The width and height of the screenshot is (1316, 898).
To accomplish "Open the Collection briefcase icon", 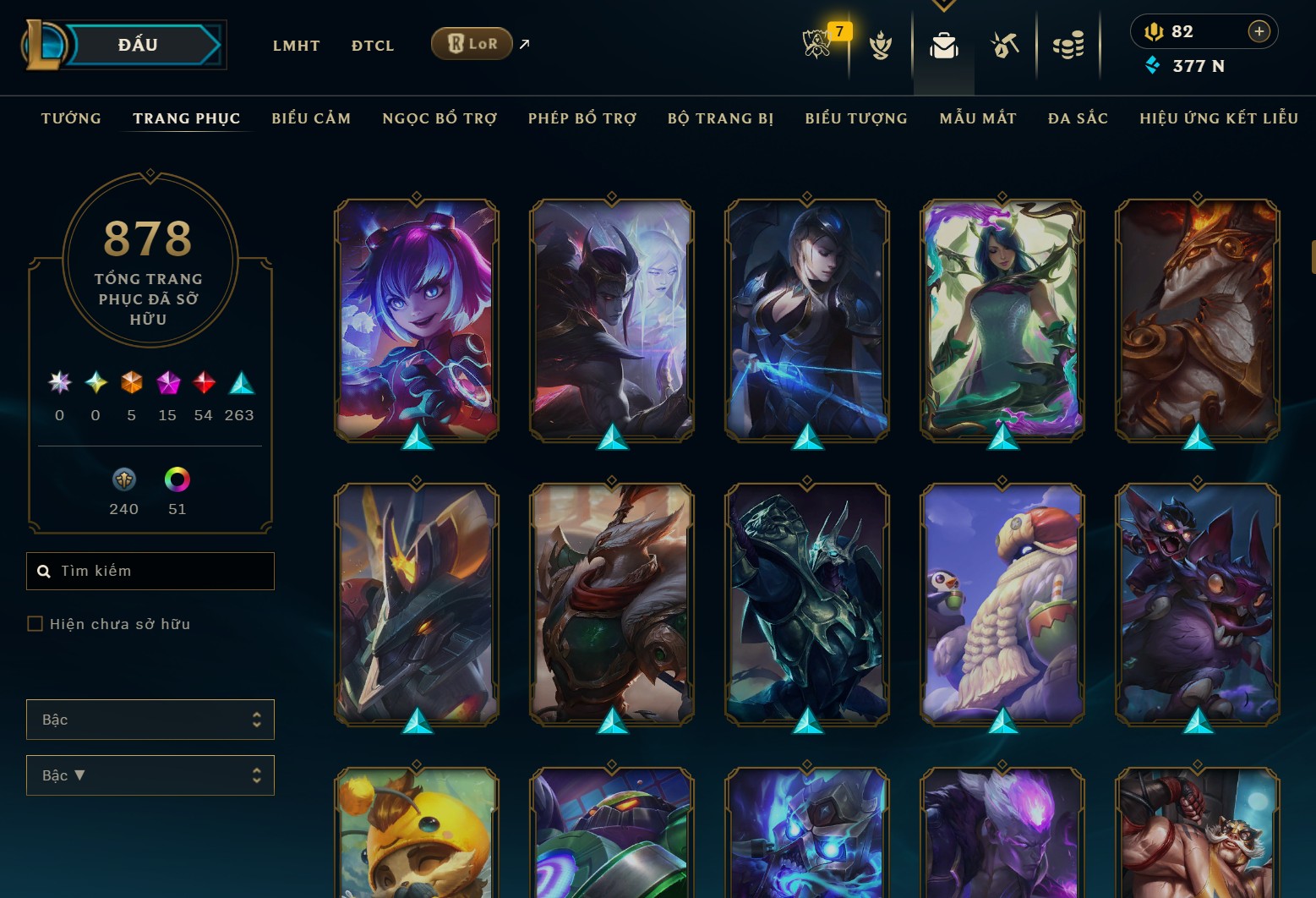I will point(943,47).
